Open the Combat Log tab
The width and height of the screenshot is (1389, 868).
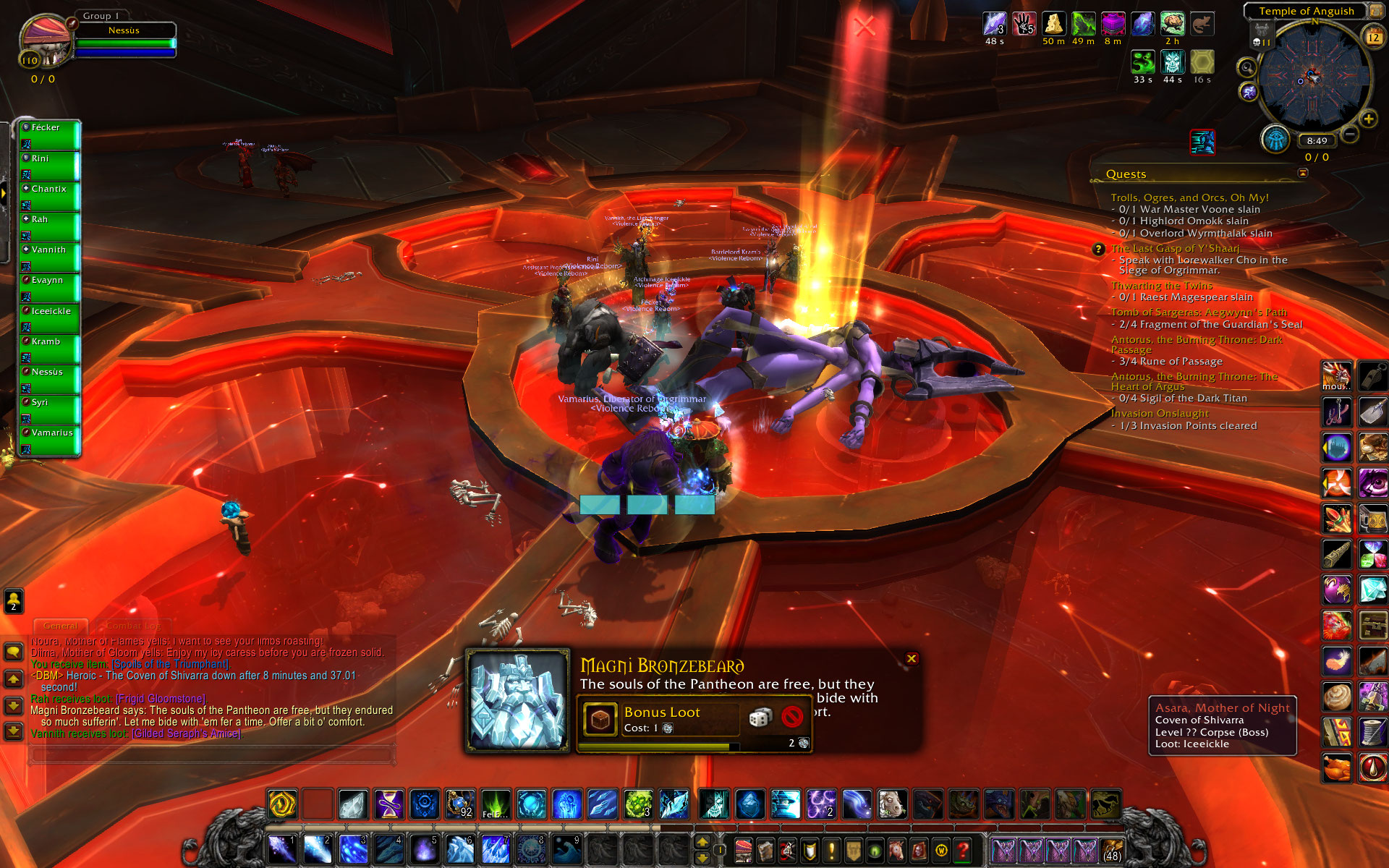[x=133, y=626]
